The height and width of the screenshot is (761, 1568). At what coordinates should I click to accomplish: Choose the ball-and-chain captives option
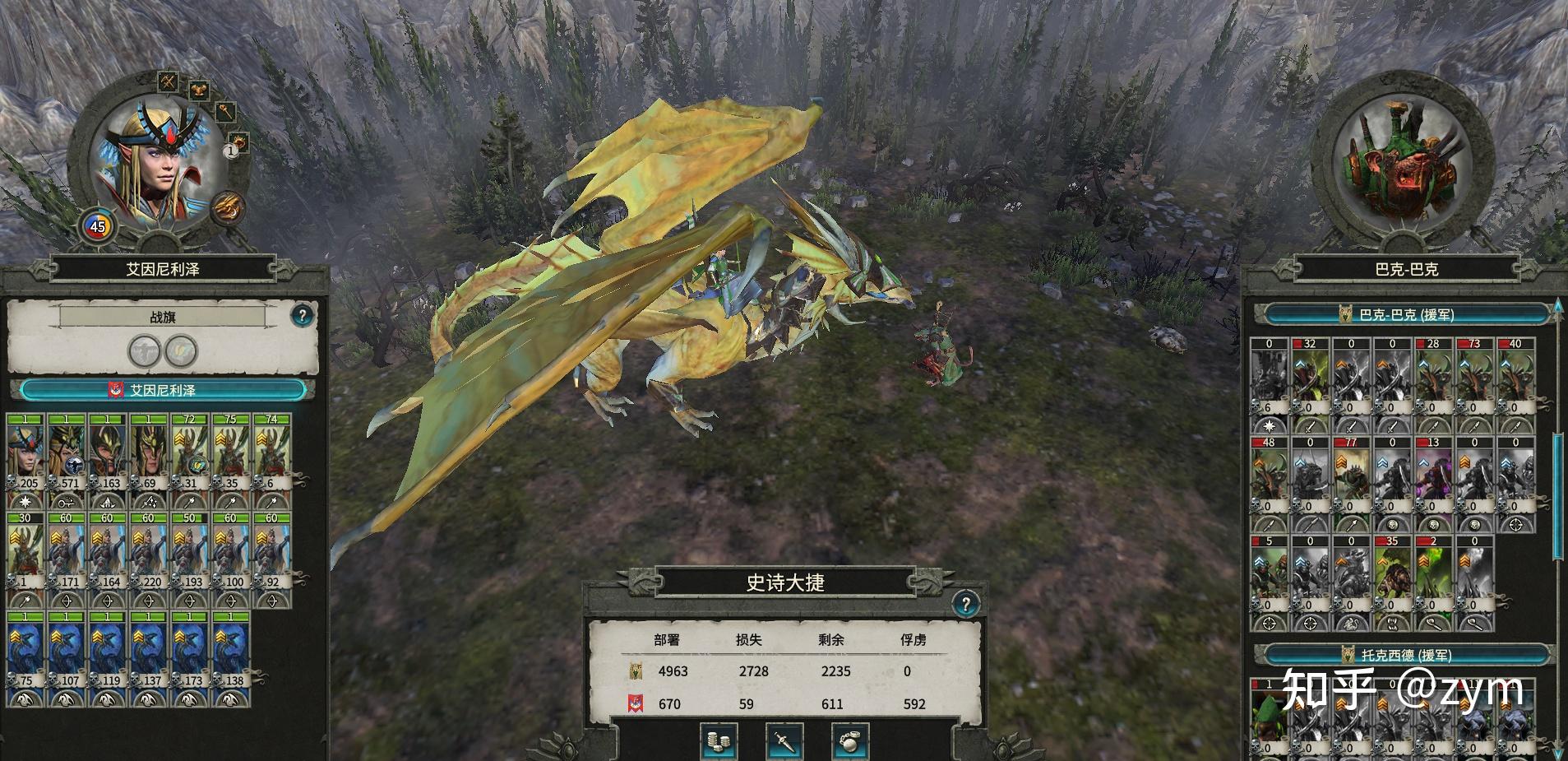[x=850, y=741]
